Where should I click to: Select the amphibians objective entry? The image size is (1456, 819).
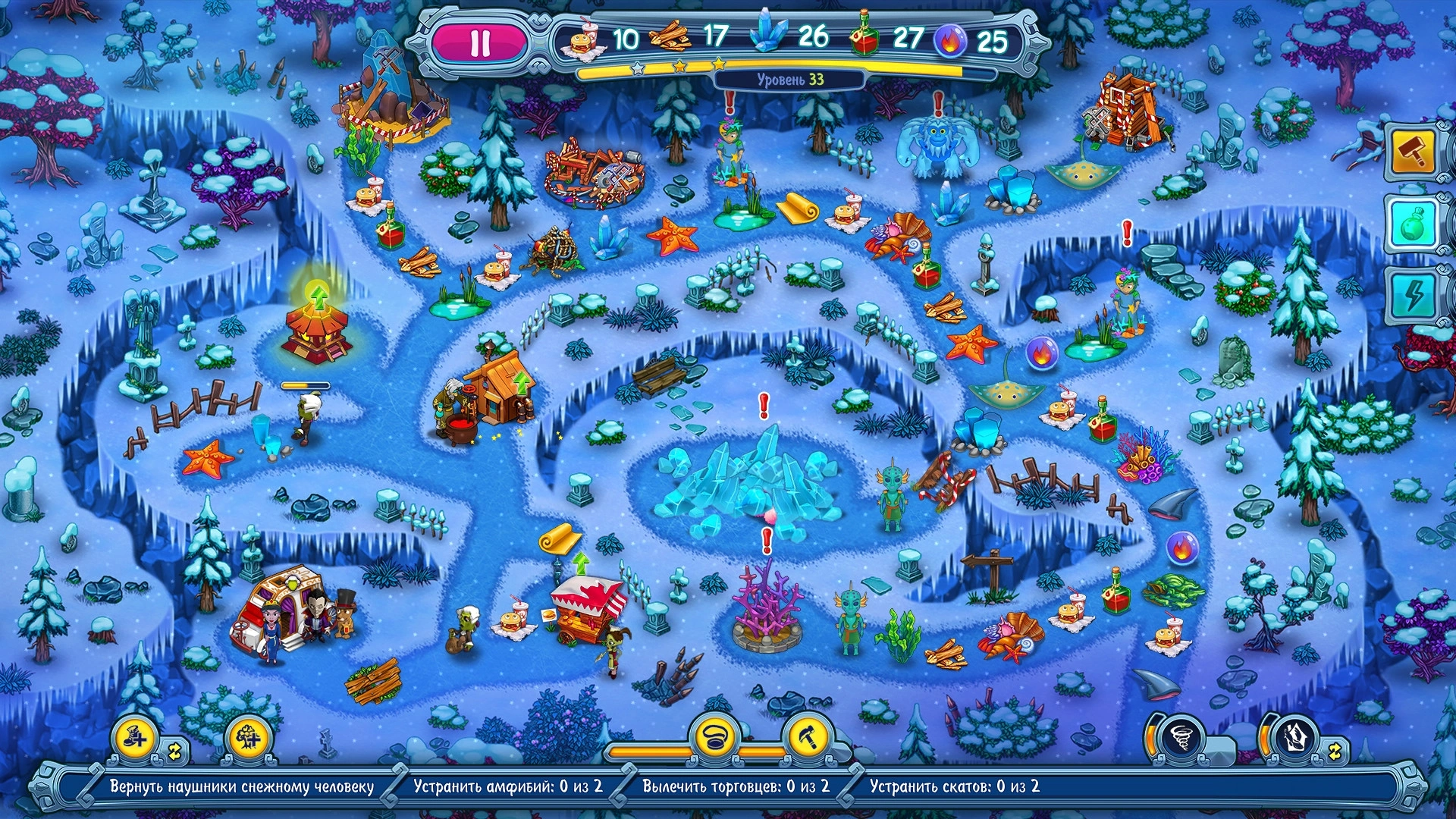coord(507,786)
